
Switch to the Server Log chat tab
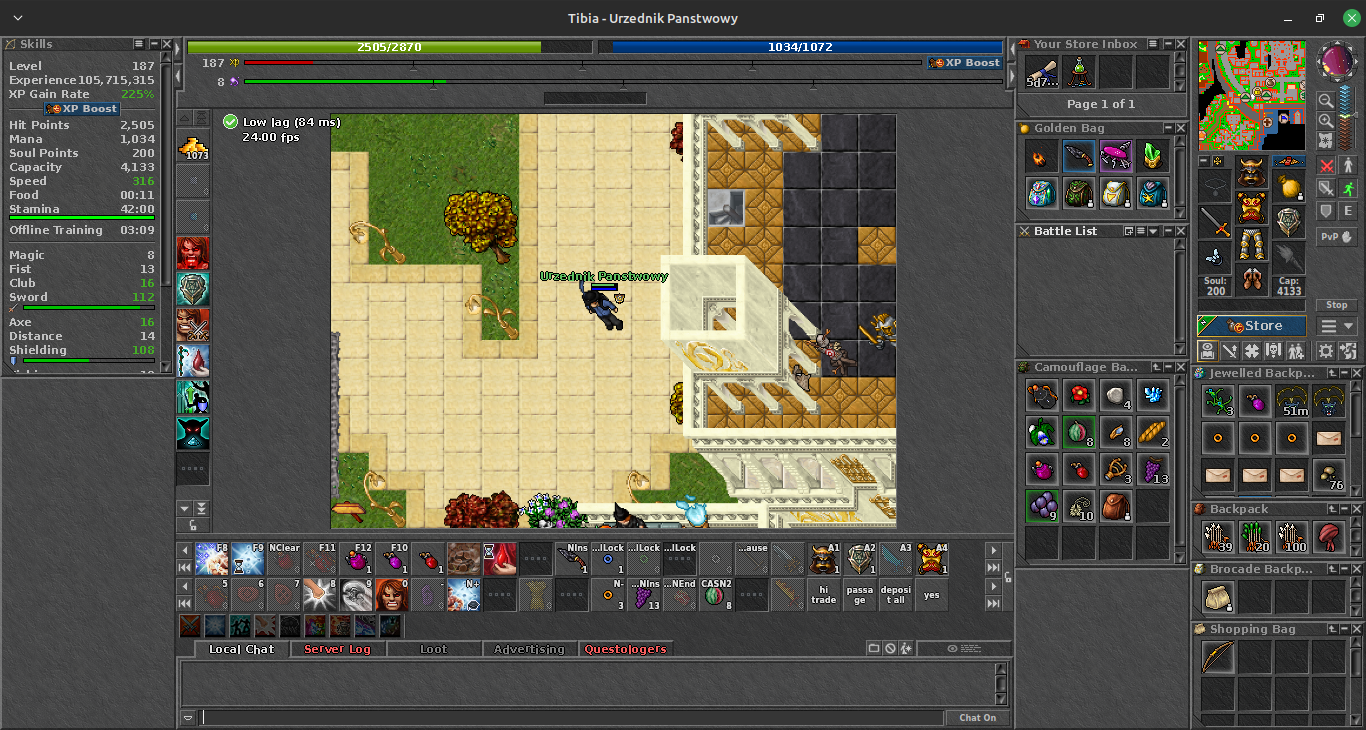pyautogui.click(x=337, y=649)
